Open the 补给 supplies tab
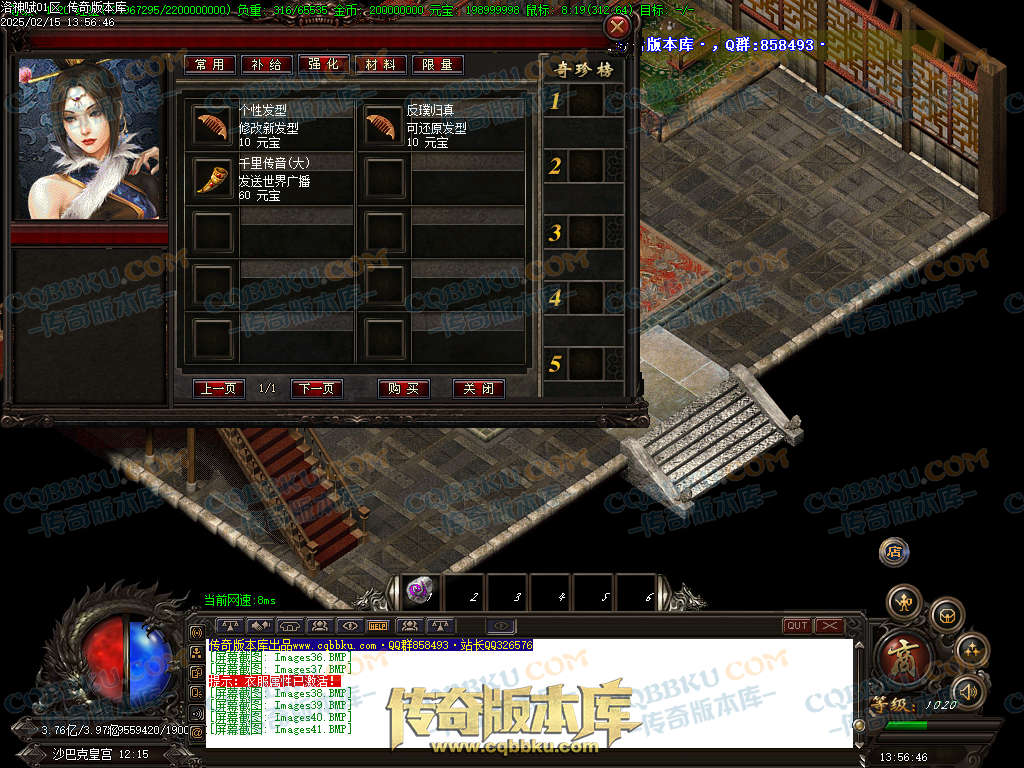The image size is (1024, 768). click(x=267, y=64)
